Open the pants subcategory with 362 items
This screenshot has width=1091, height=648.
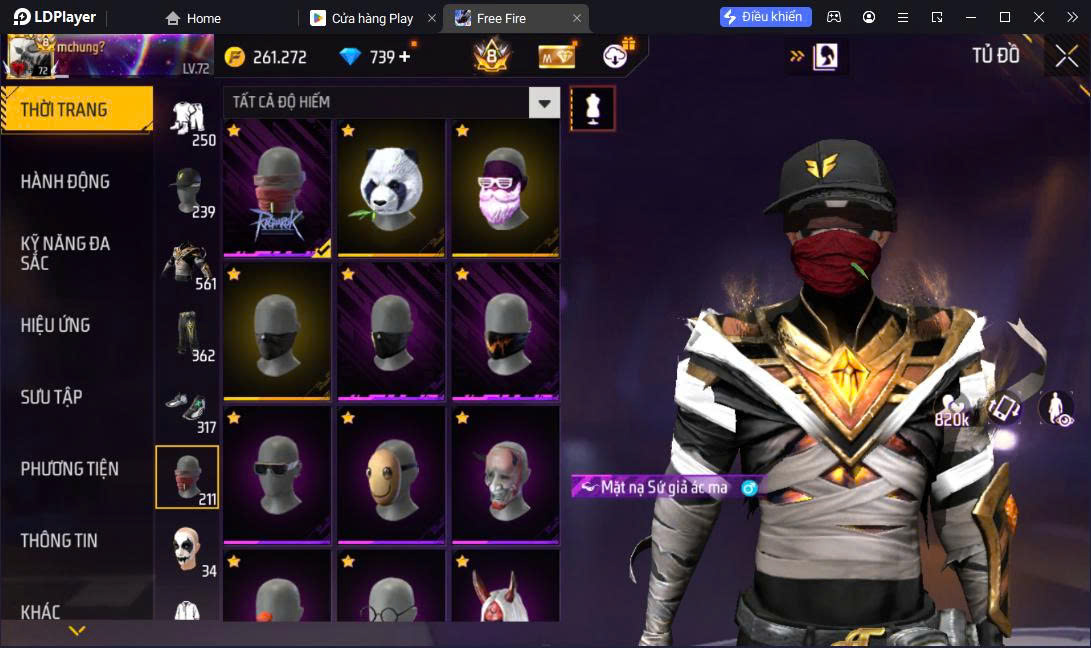187,338
